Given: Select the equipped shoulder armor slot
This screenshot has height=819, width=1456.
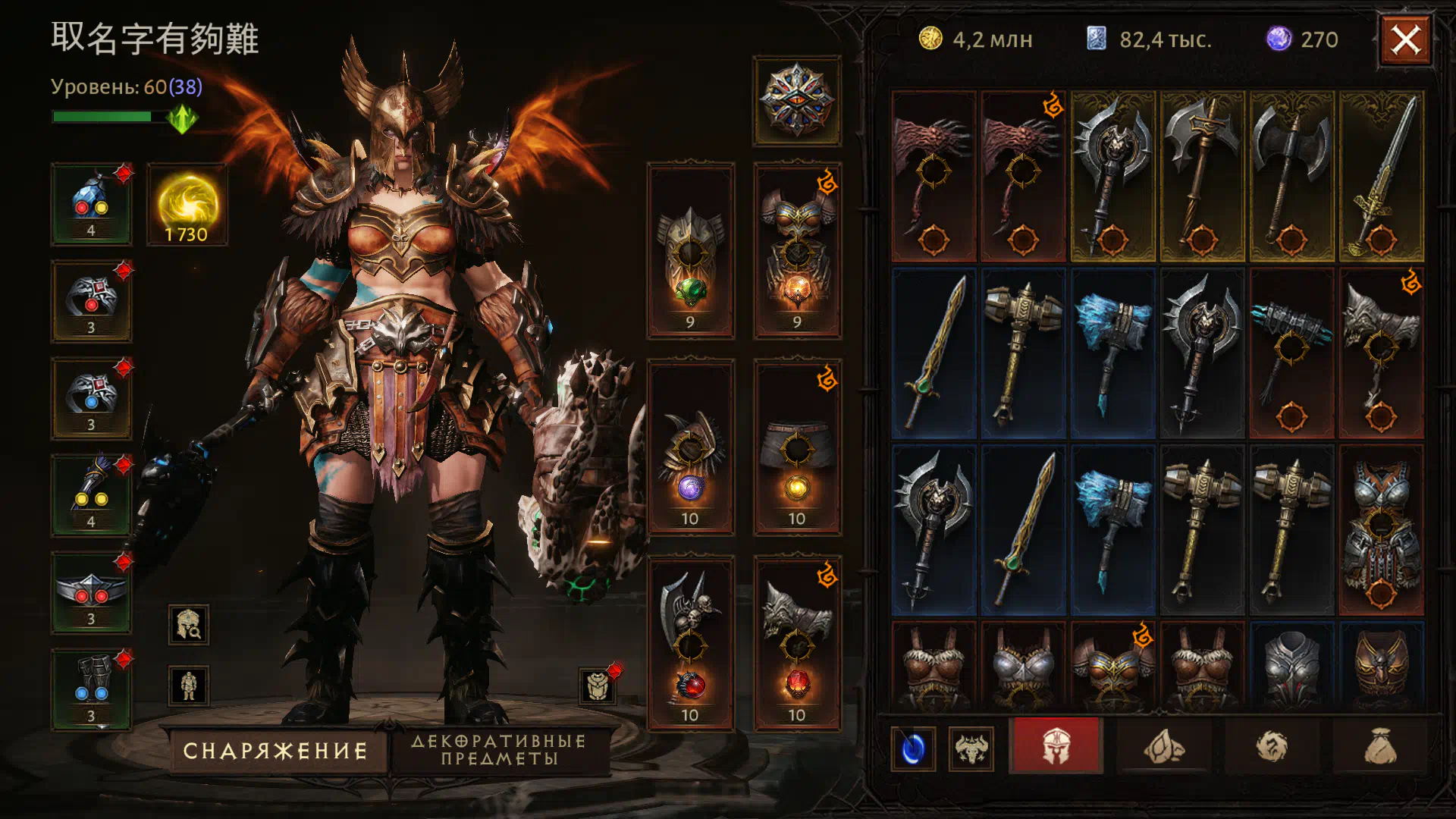Looking at the screenshot, I should pyautogui.click(x=690, y=447).
